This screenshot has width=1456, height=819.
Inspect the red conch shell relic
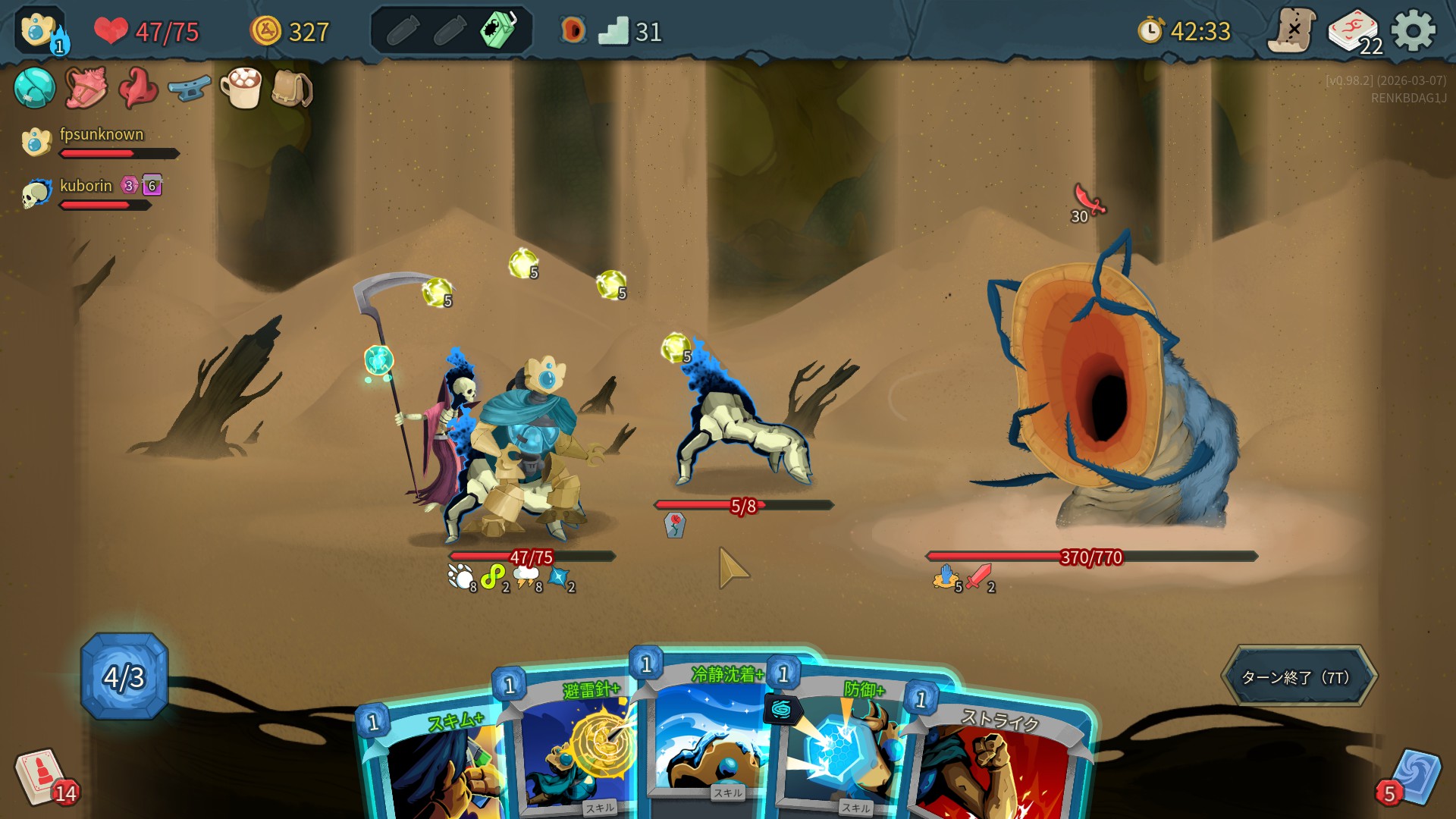86,88
